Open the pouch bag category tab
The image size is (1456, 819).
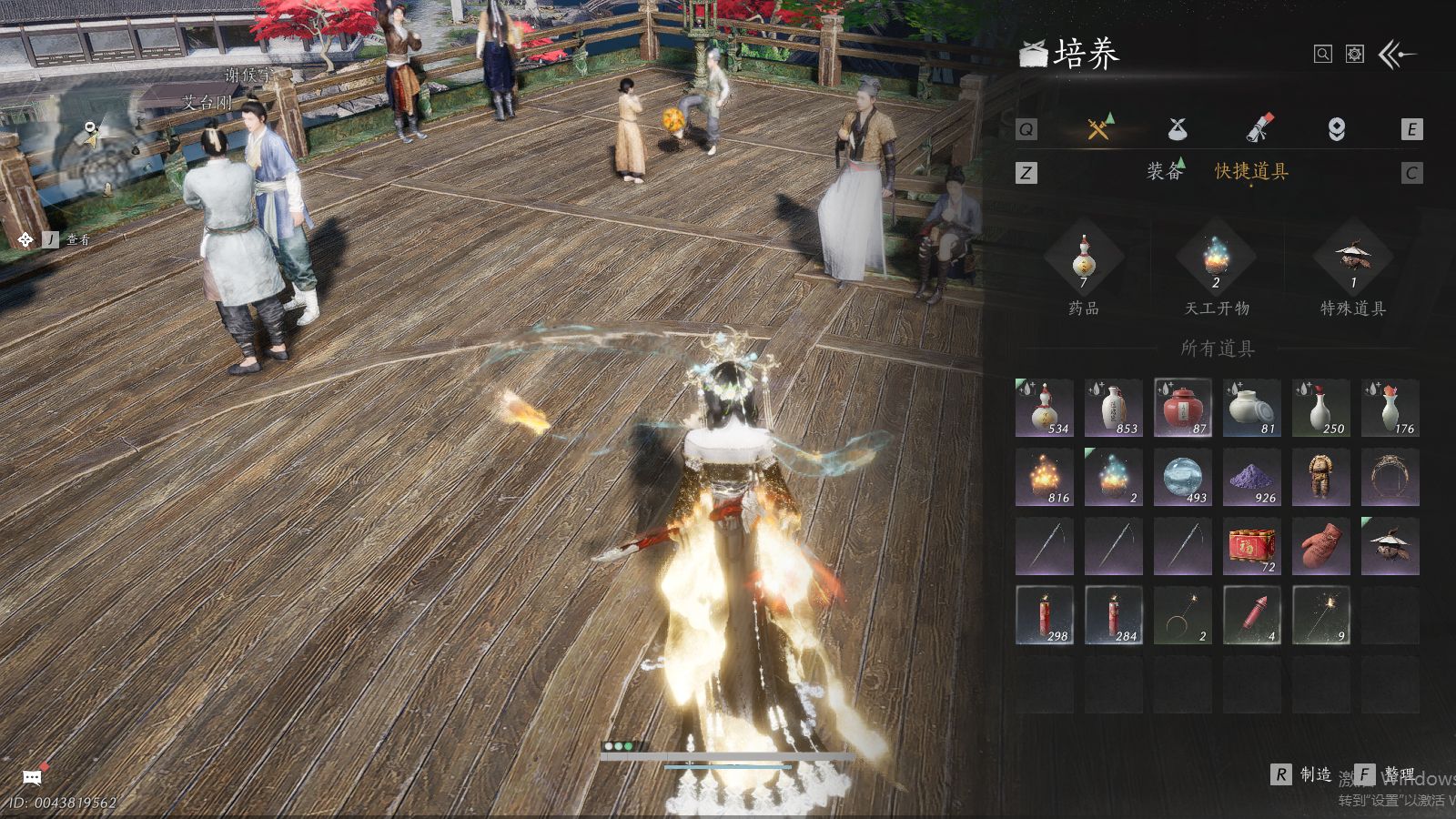point(1178,129)
